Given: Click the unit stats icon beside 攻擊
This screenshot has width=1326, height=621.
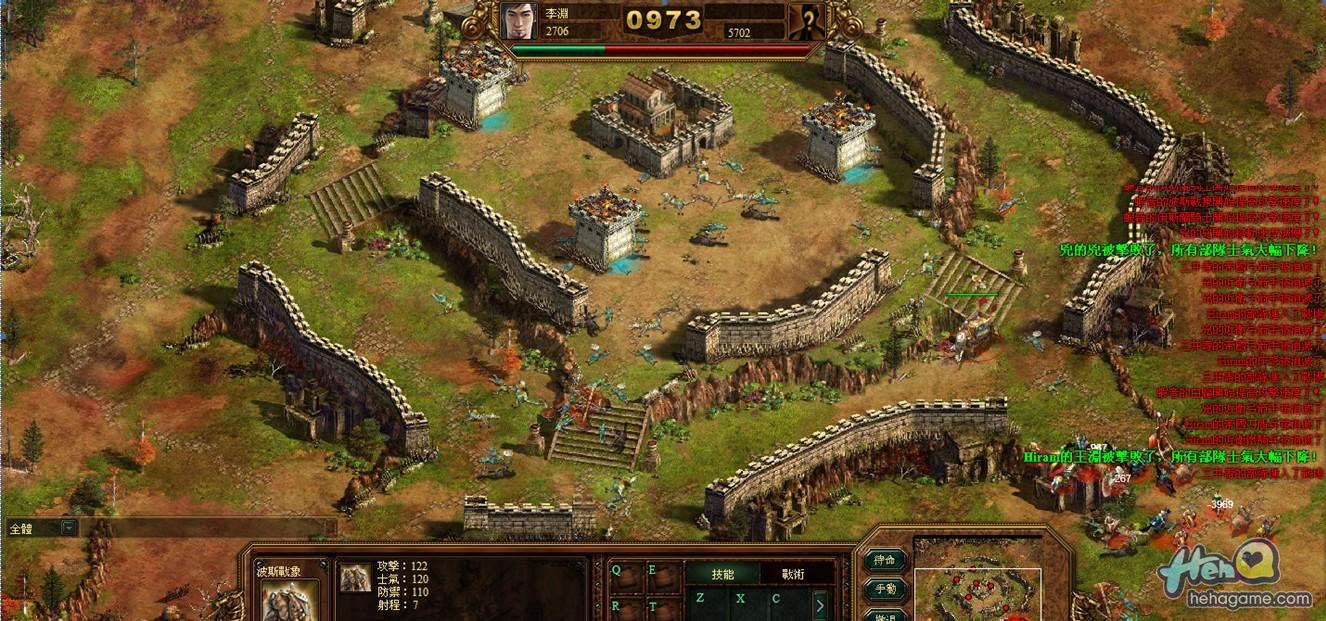Looking at the screenshot, I should [354, 577].
